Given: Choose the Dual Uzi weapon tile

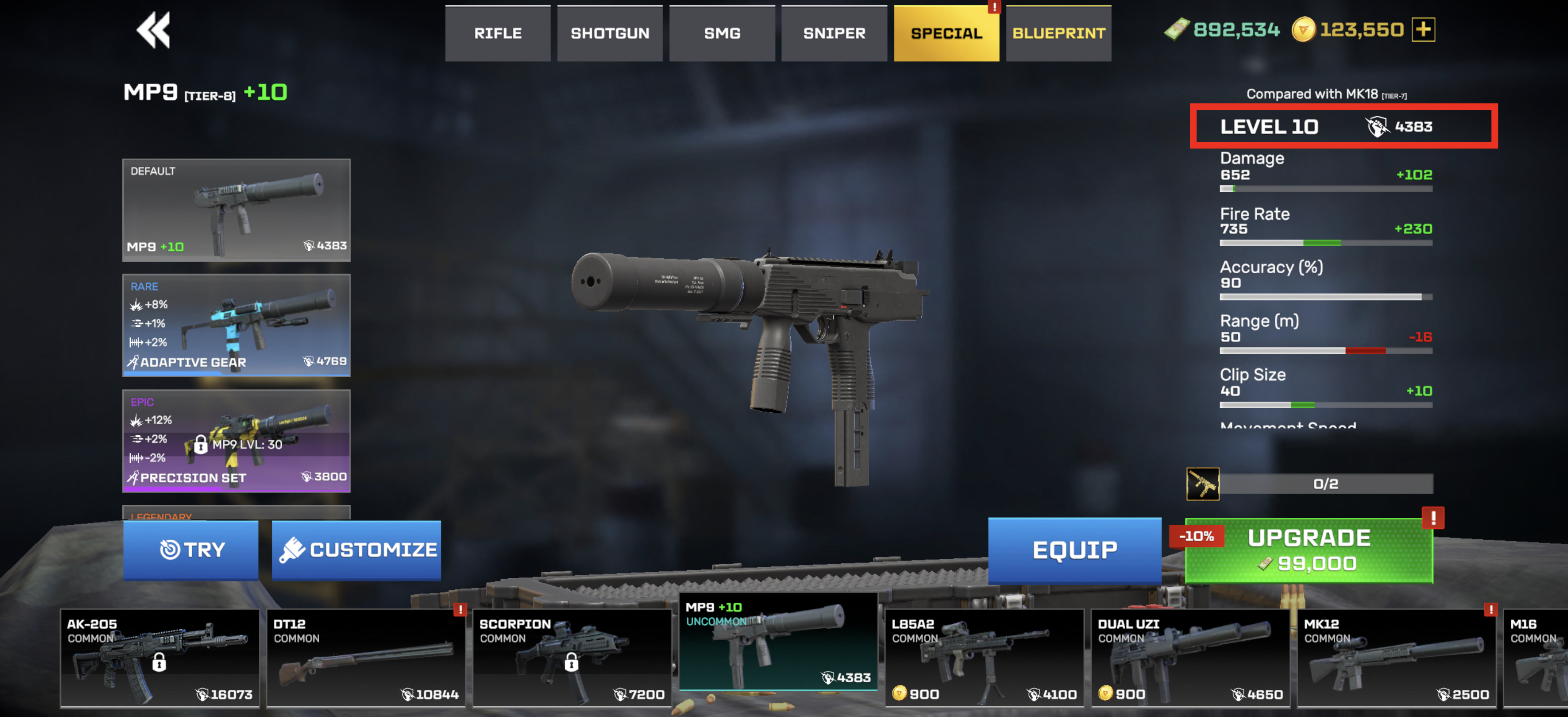Looking at the screenshot, I should point(1190,658).
